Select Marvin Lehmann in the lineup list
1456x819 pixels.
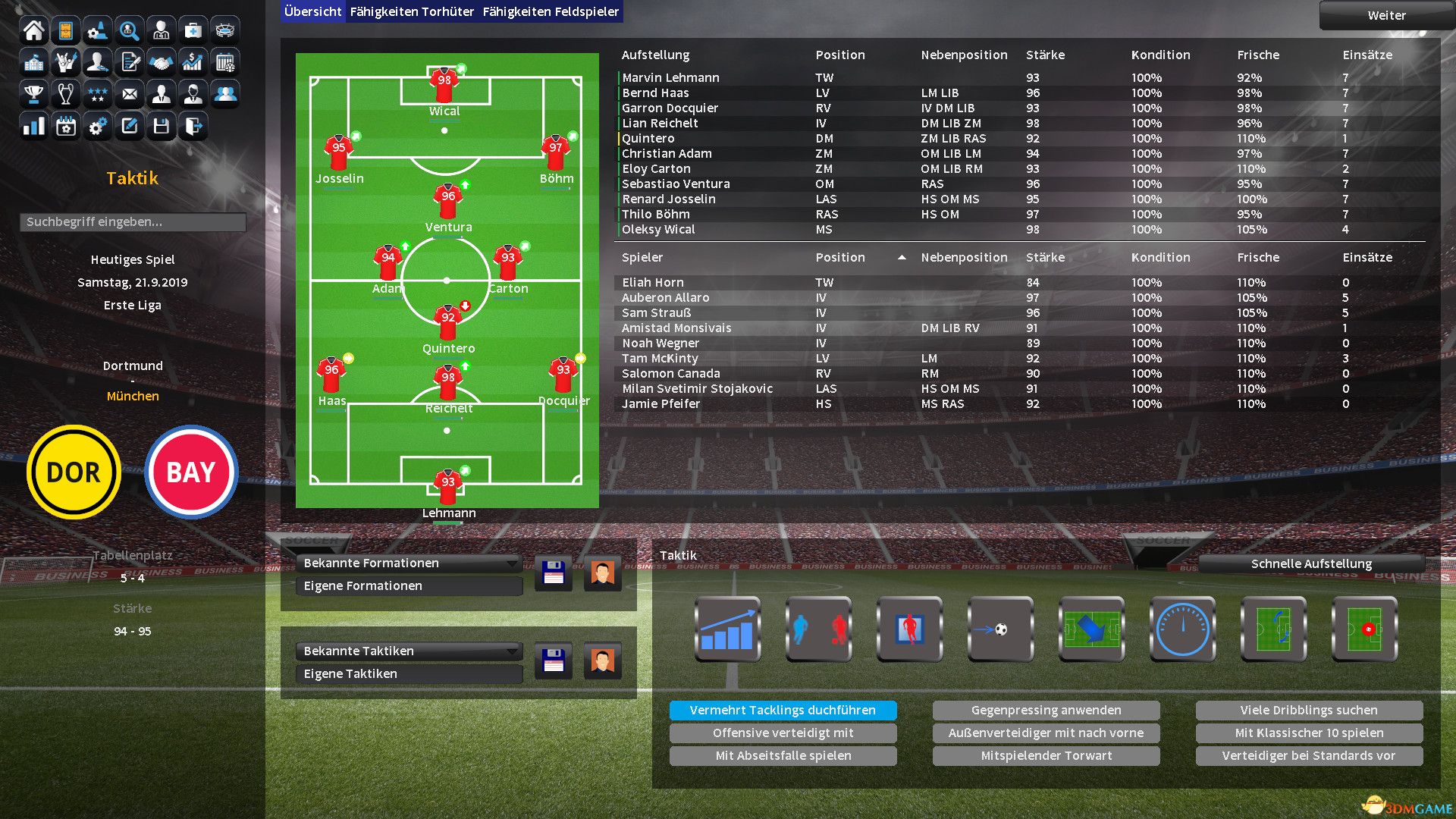670,77
